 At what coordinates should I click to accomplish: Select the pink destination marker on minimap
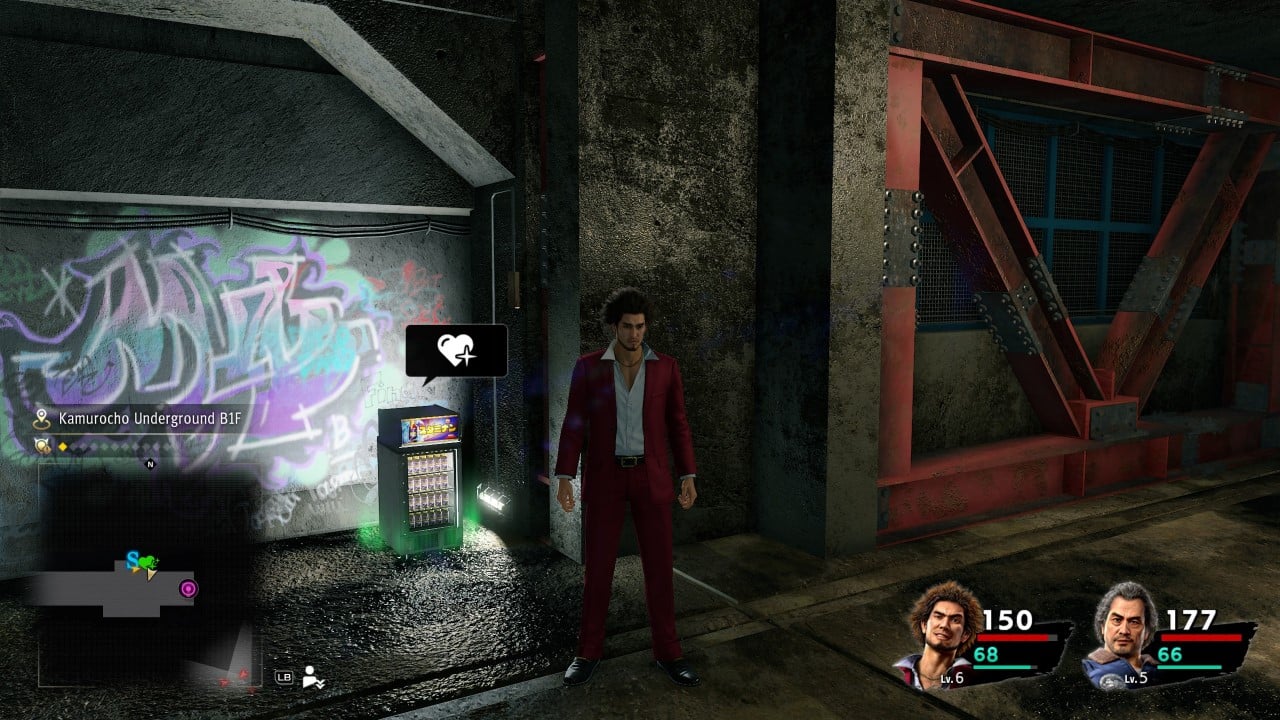pos(188,588)
